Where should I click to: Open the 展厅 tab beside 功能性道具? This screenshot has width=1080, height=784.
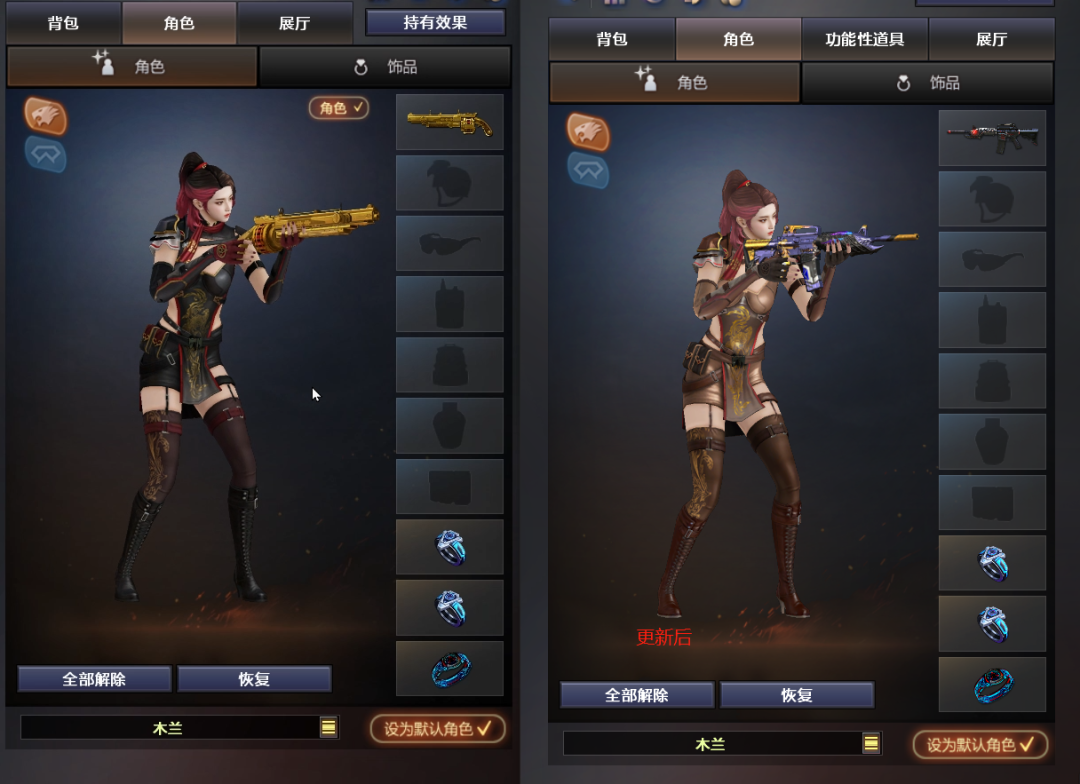991,40
